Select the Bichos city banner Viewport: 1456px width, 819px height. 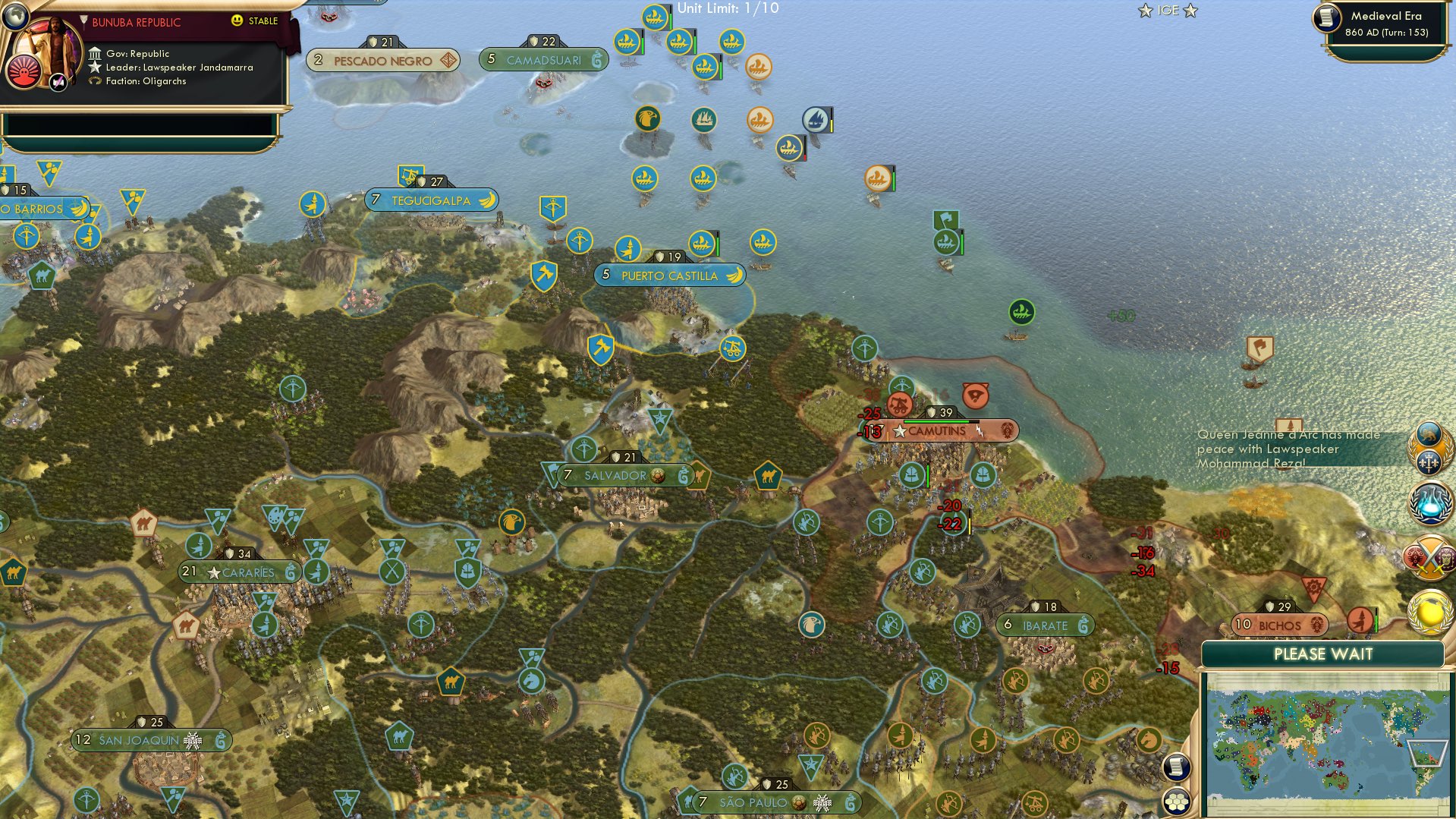[1280, 624]
